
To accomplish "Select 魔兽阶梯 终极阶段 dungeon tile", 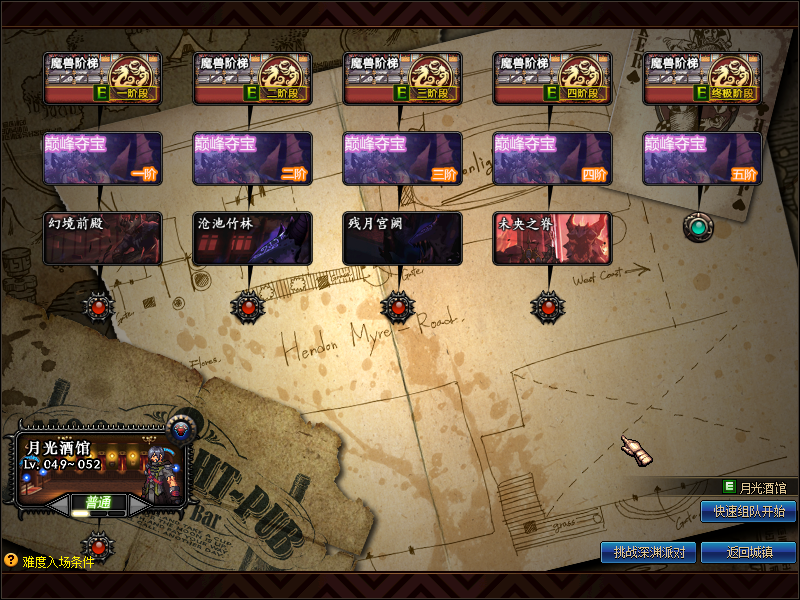I will [702, 78].
